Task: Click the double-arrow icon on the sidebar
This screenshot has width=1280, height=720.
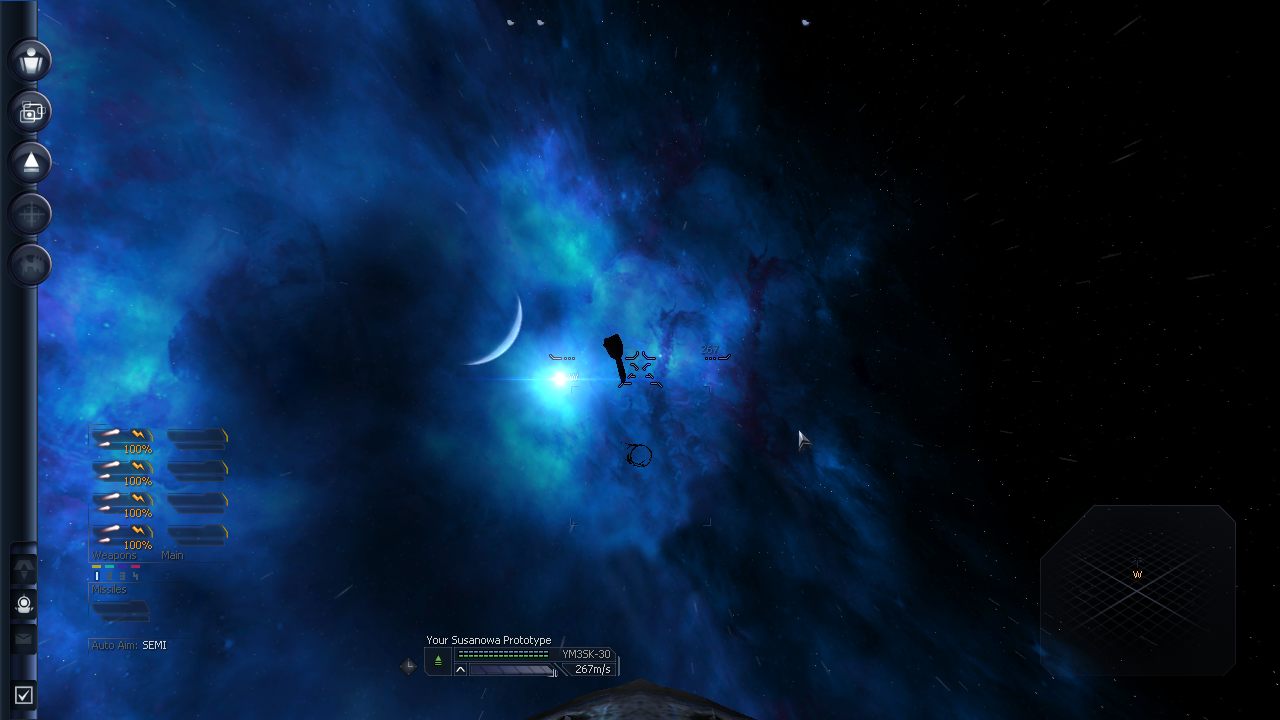Action: click(x=24, y=569)
